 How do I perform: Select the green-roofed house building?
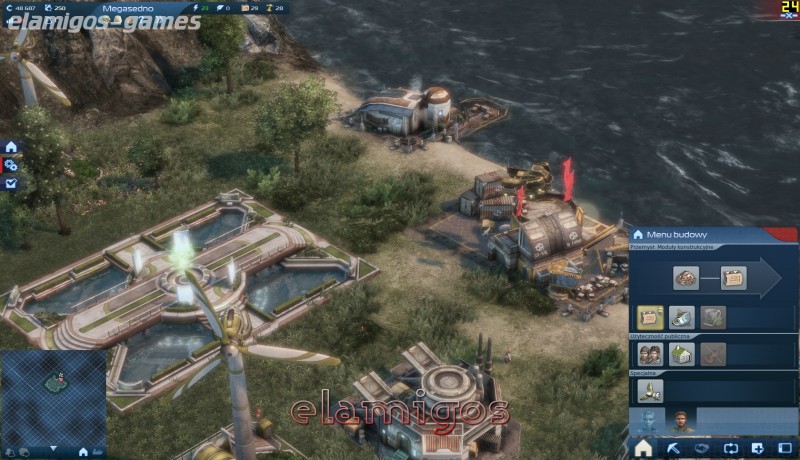(682, 354)
